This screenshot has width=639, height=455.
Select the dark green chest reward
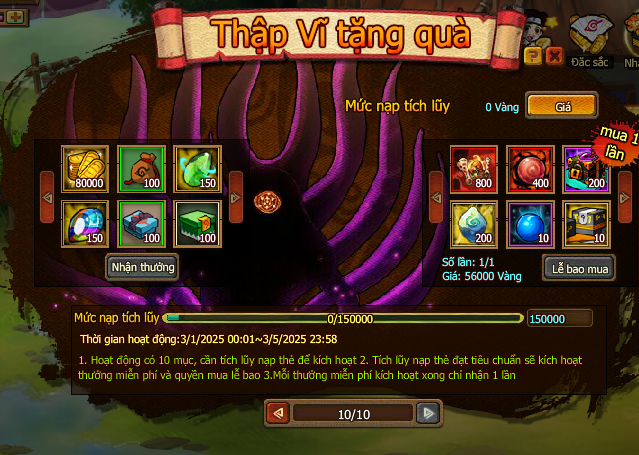coord(197,224)
